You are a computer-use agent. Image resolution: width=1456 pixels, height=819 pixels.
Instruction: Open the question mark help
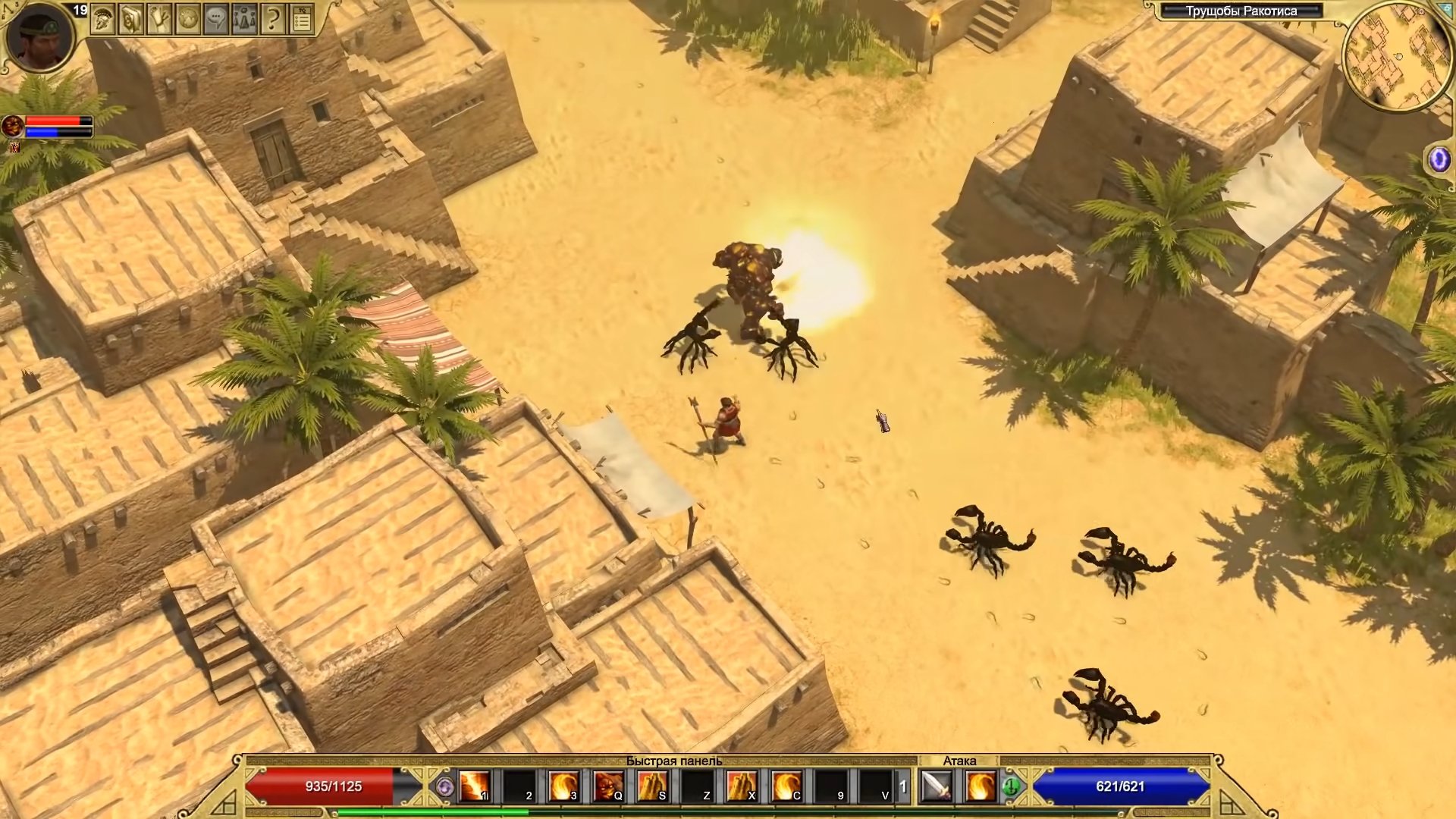click(x=272, y=20)
